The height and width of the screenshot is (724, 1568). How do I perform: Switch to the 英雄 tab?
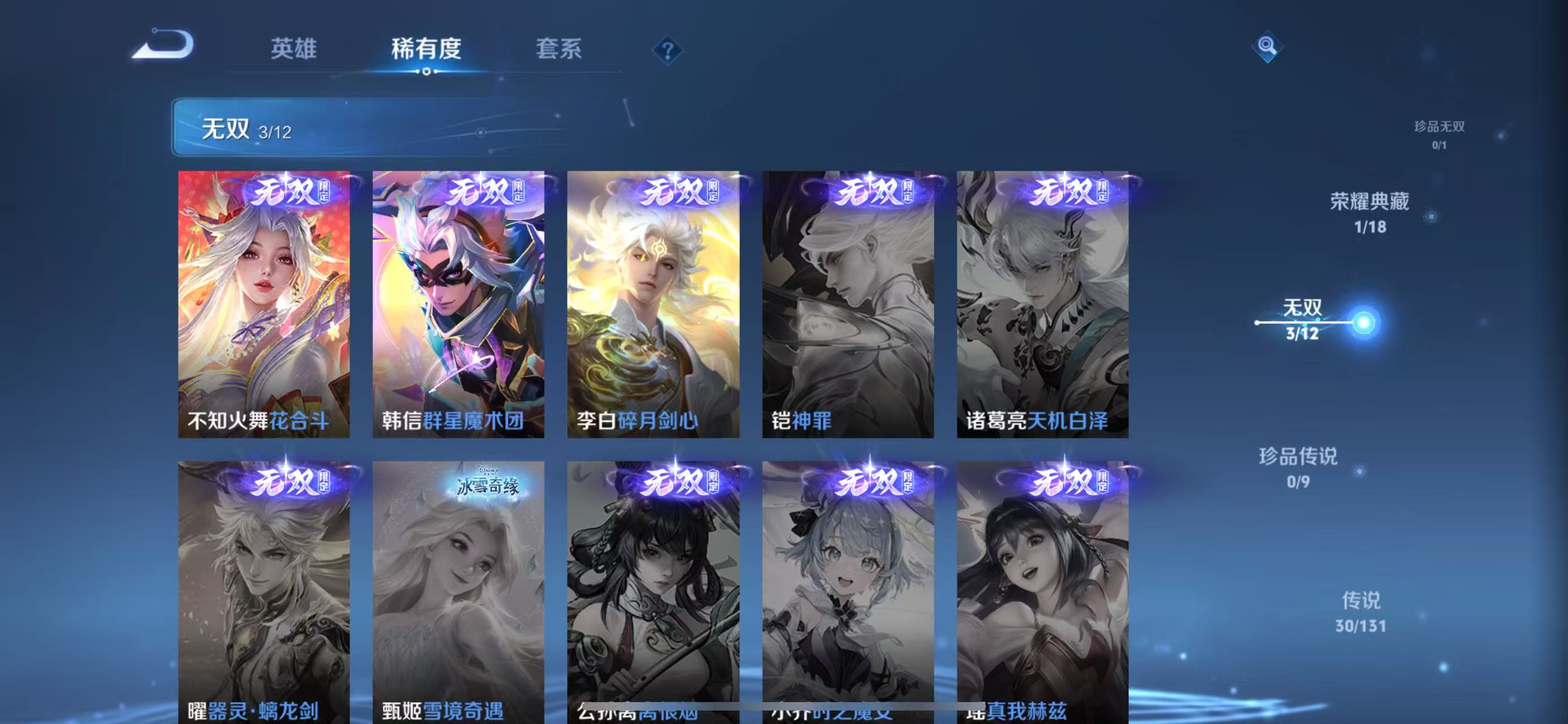[294, 51]
